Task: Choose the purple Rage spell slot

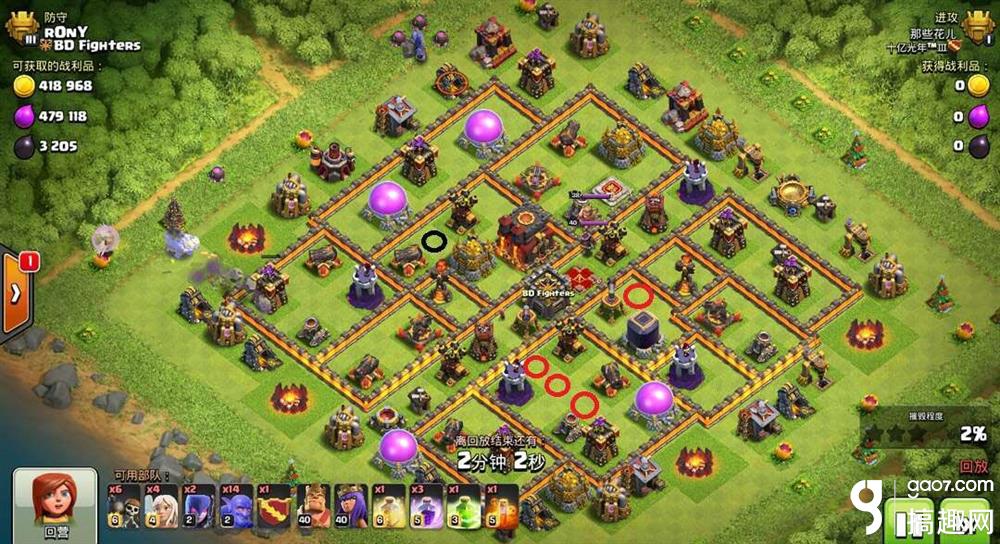Action: coord(422,506)
